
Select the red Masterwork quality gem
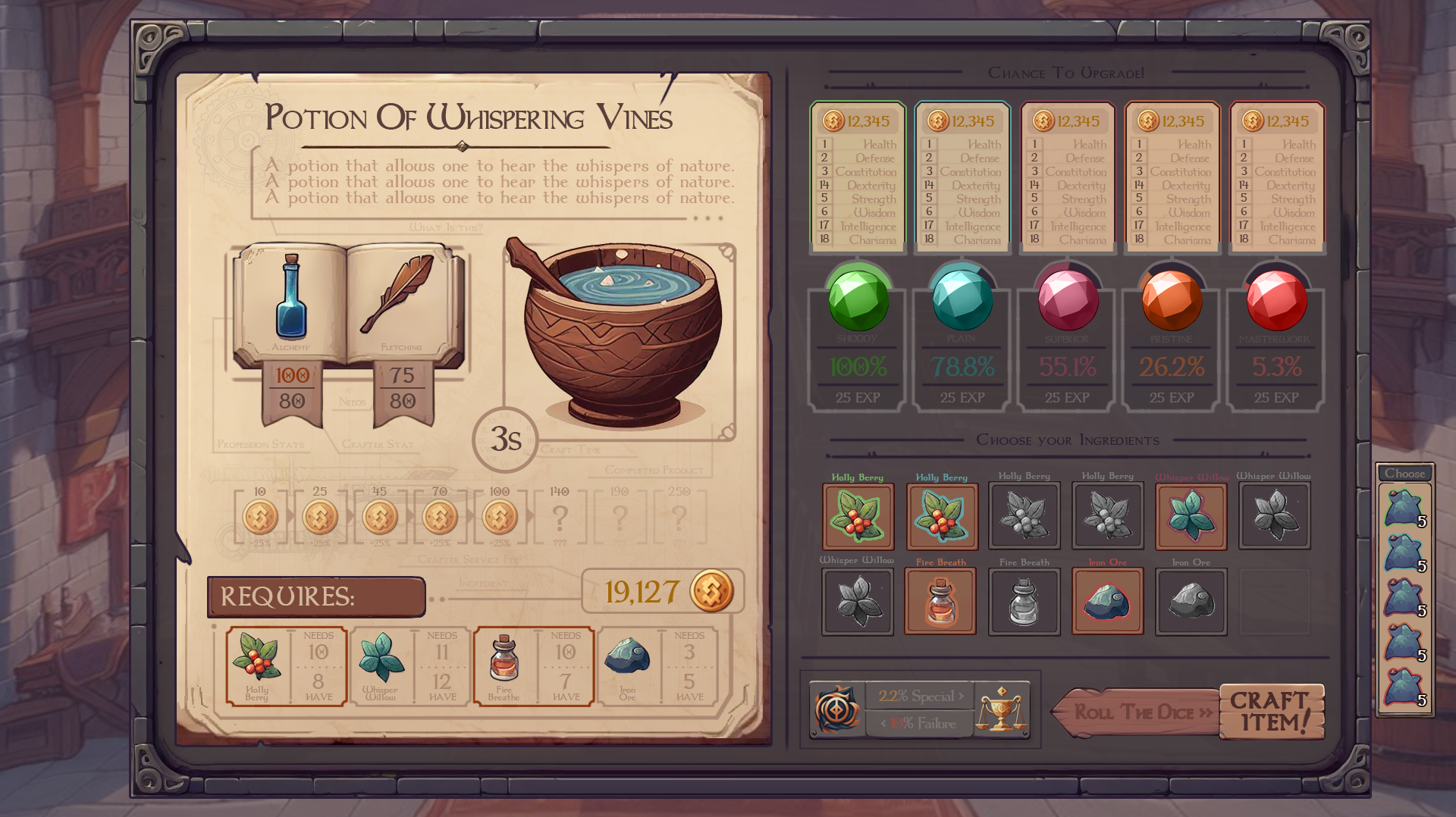(x=1276, y=299)
